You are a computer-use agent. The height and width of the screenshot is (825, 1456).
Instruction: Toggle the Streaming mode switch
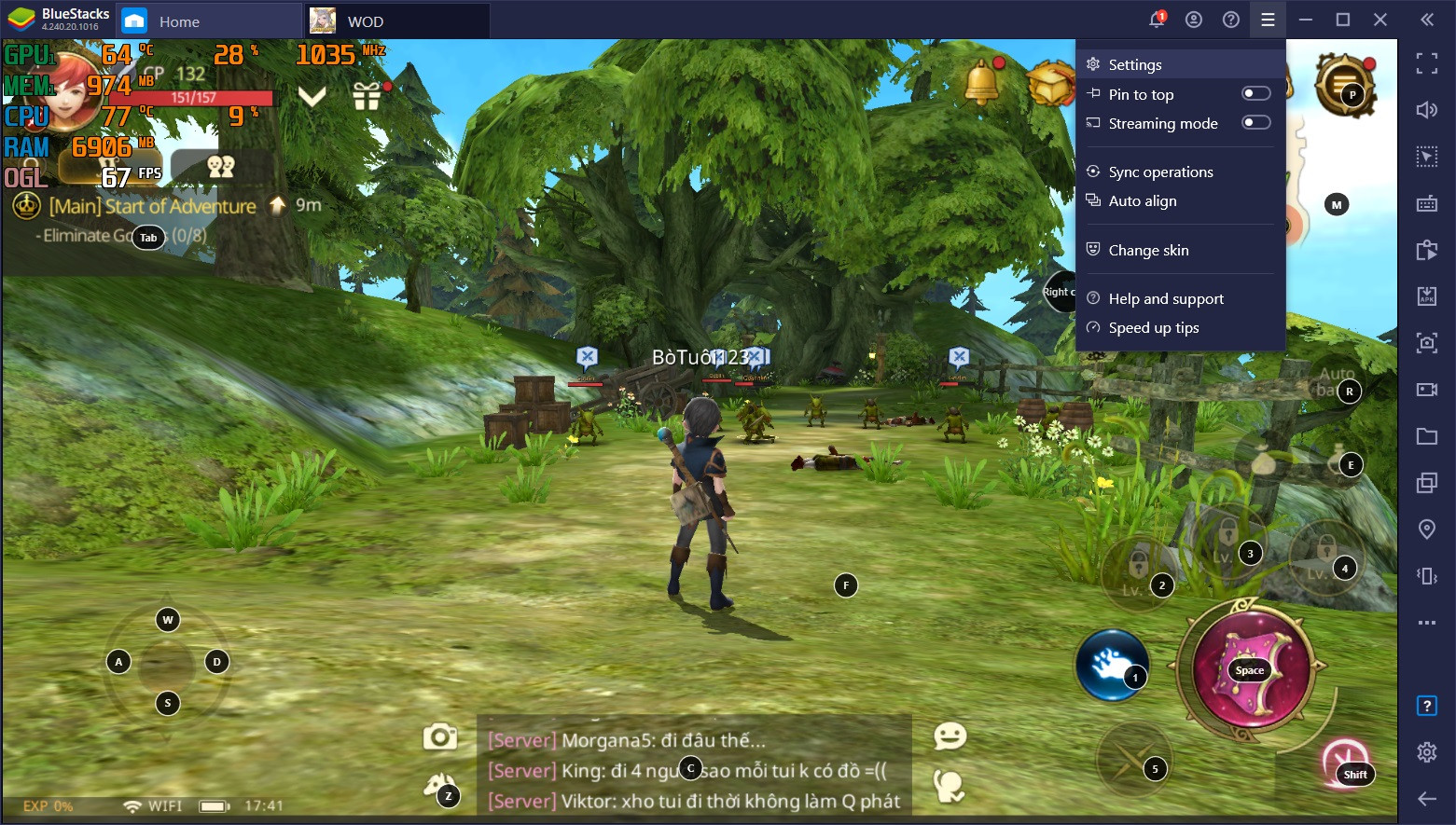pos(1255,122)
